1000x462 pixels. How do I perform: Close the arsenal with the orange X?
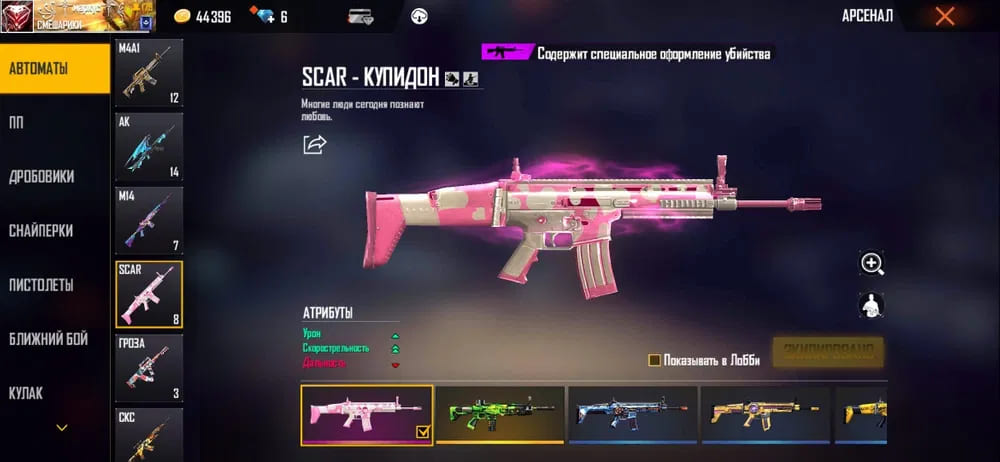(944, 16)
